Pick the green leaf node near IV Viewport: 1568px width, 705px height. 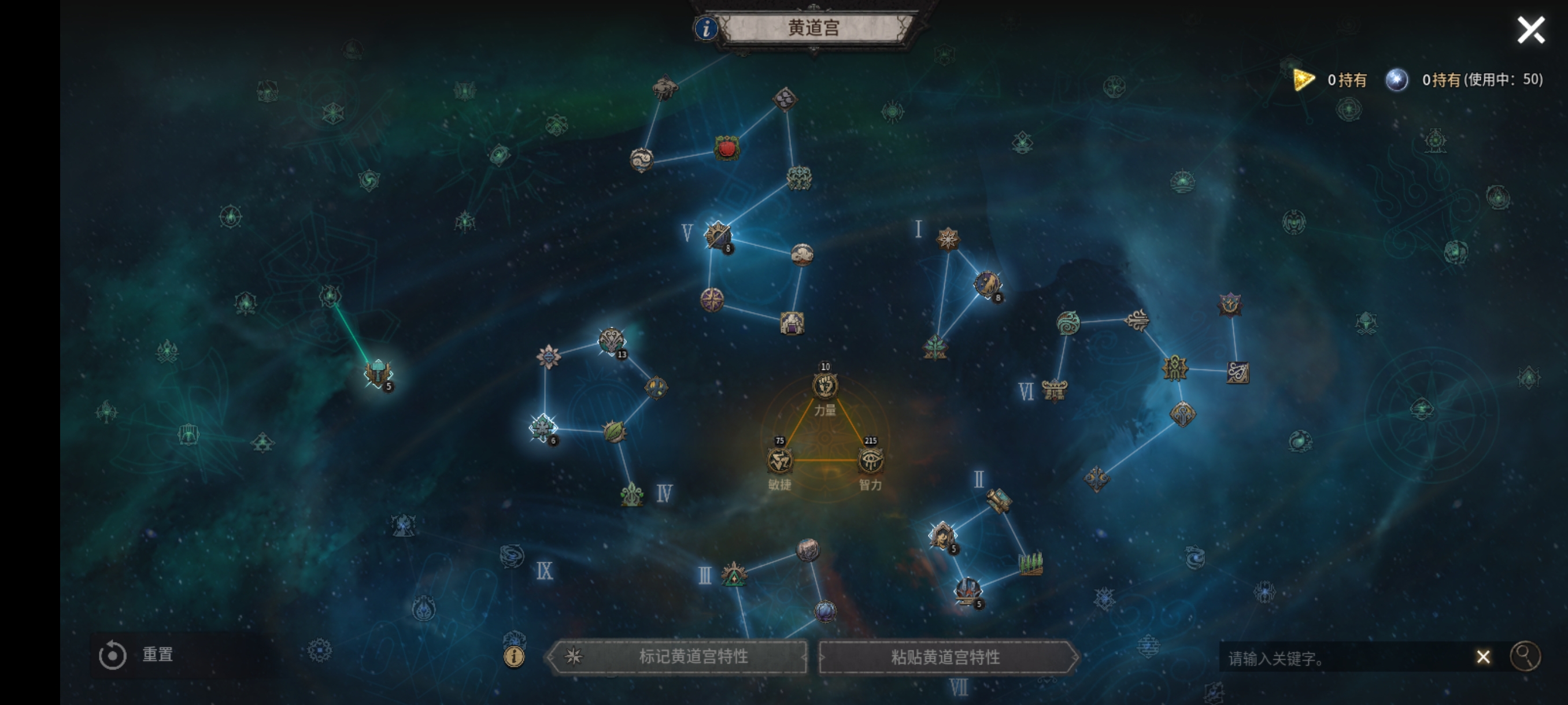(x=614, y=431)
